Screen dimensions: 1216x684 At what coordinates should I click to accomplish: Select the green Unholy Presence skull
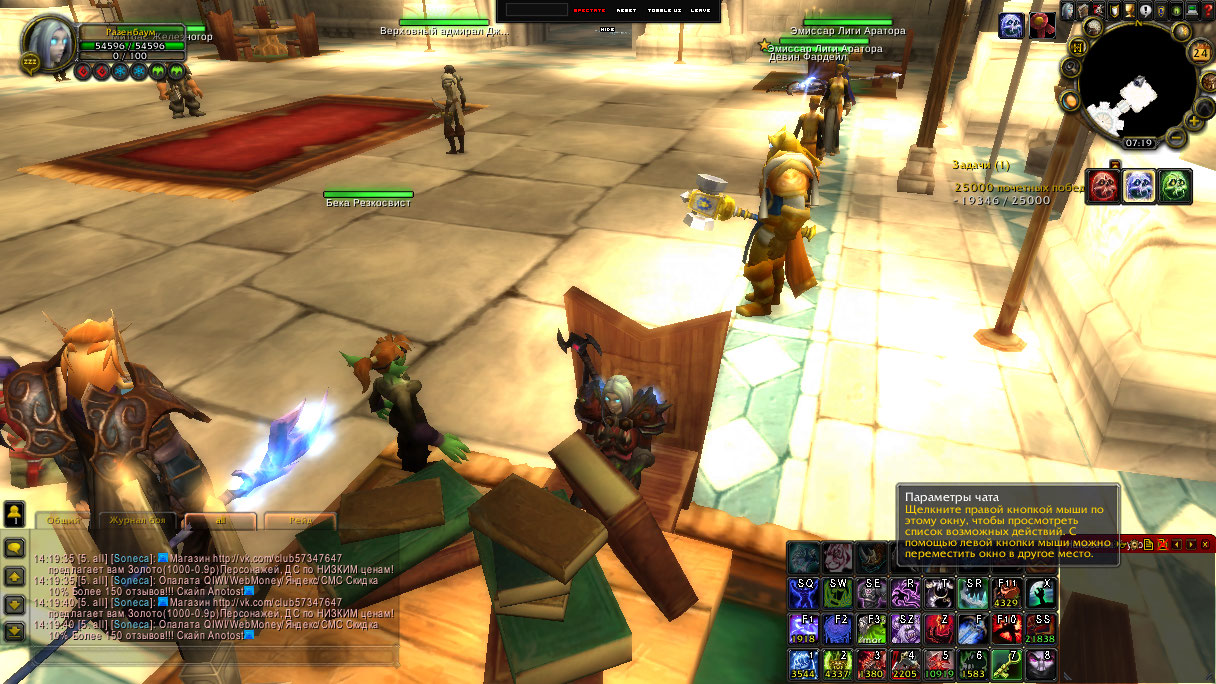[1175, 186]
